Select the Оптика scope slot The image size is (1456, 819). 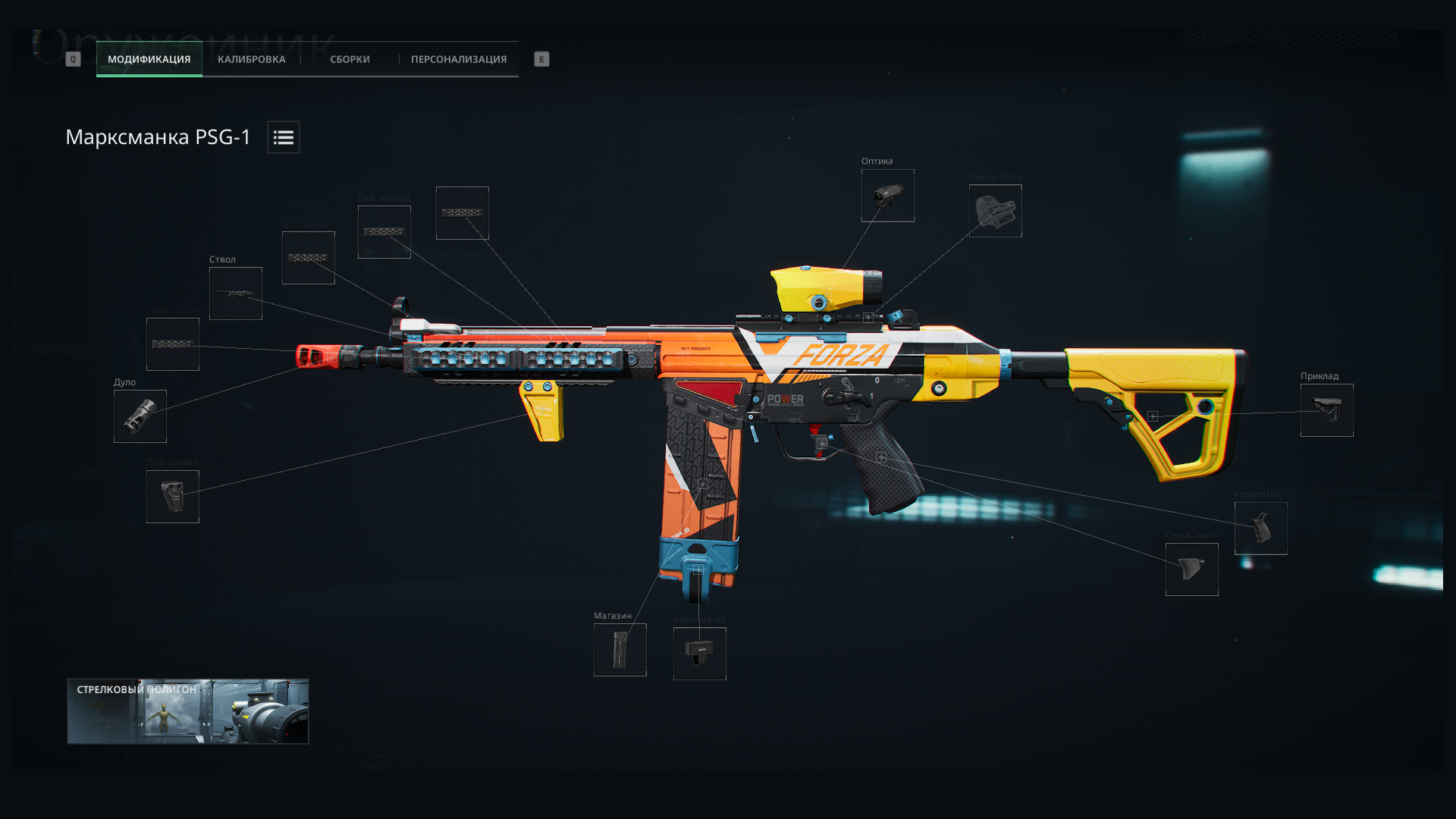(887, 196)
